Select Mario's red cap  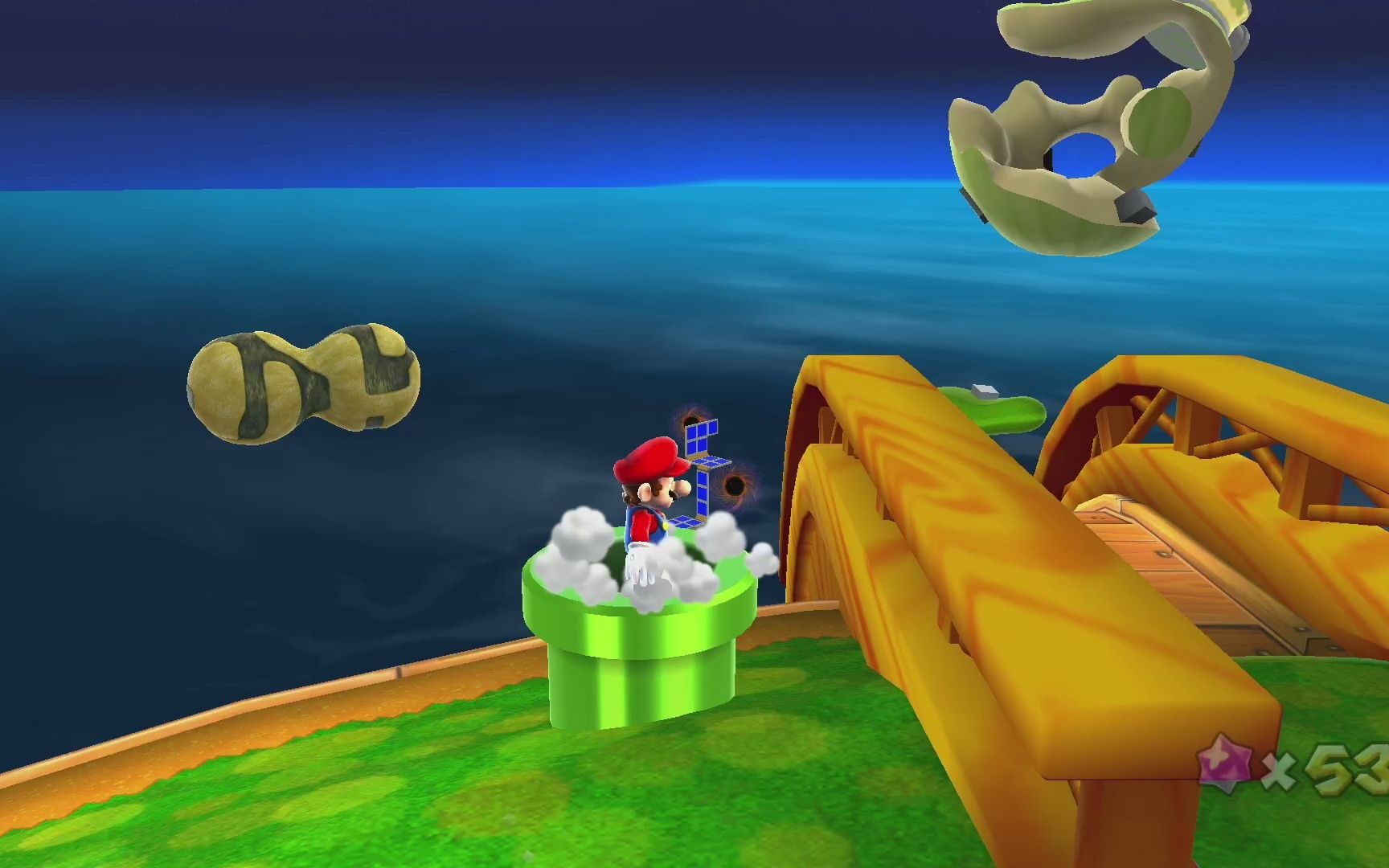pos(651,456)
